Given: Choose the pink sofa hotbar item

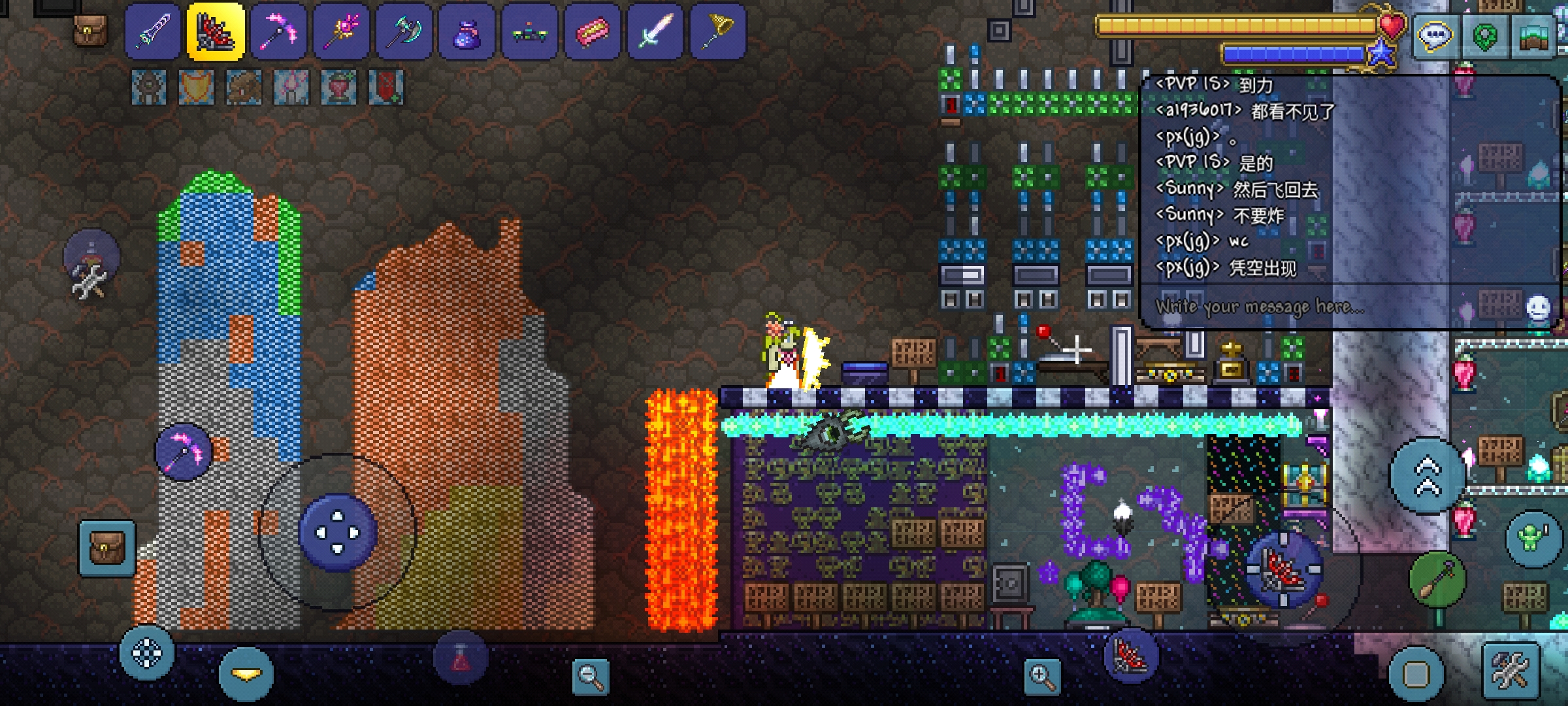Looking at the screenshot, I should coord(592,31).
